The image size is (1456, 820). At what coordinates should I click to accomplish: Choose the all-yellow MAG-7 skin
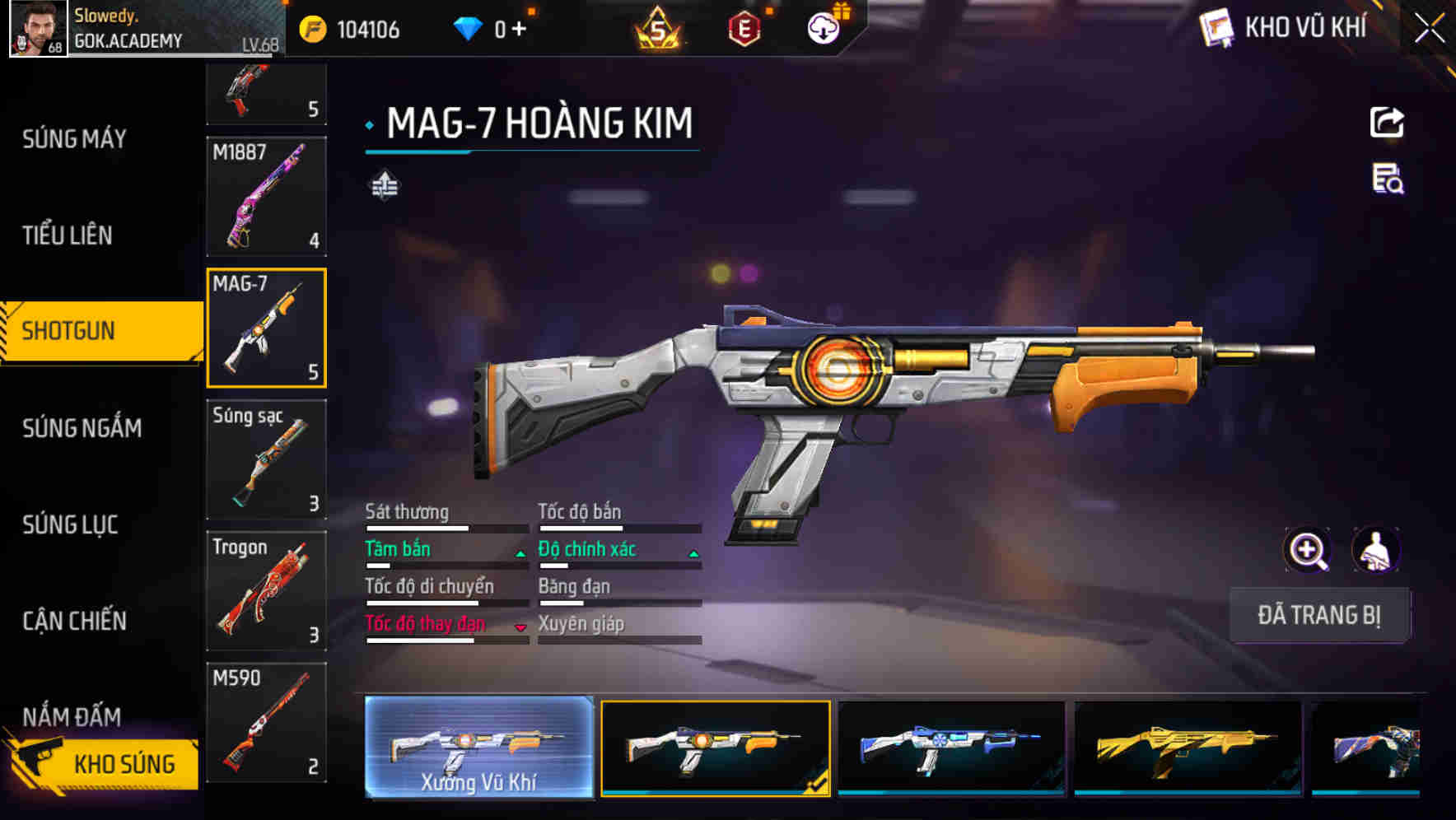1188,748
